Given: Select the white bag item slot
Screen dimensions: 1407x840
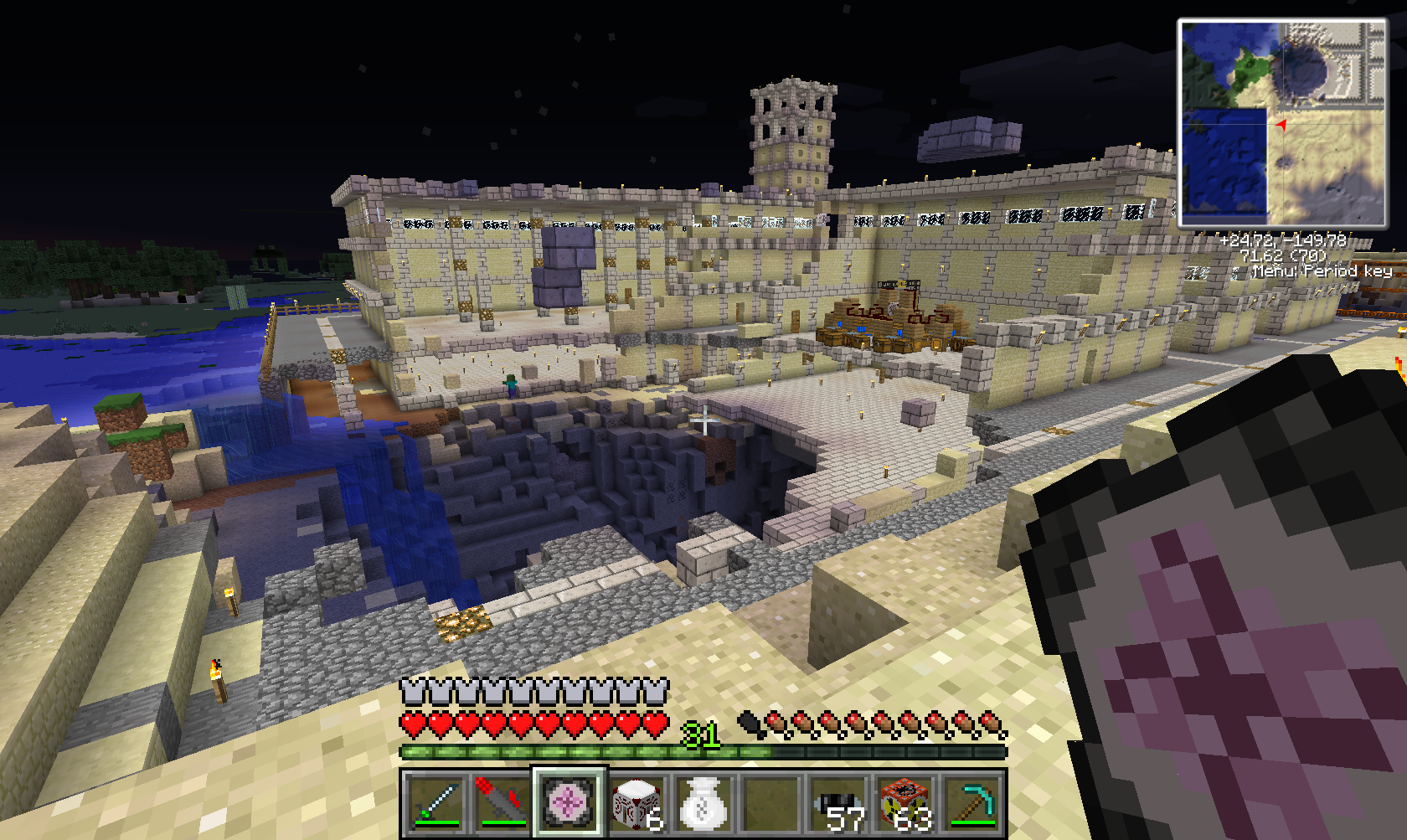Looking at the screenshot, I should (x=703, y=803).
